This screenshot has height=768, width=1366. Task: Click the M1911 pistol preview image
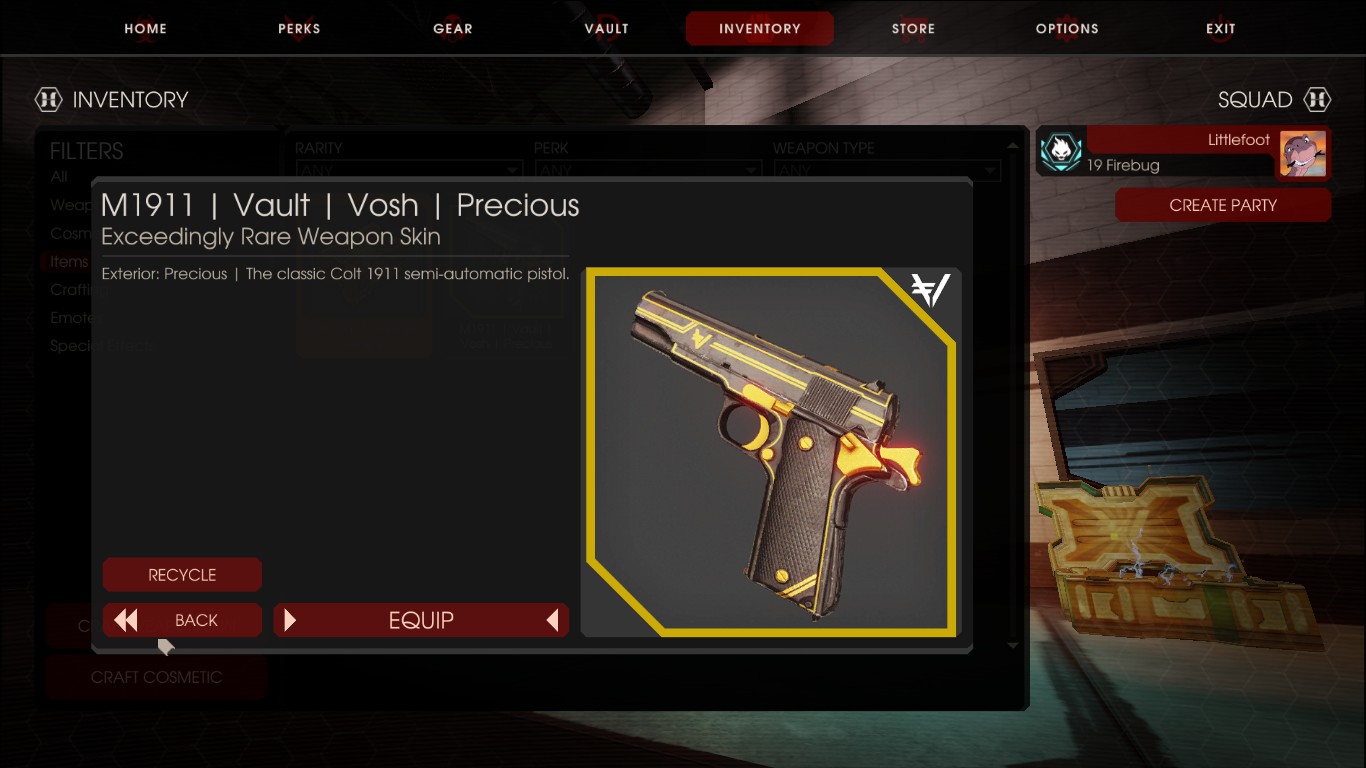coord(770,452)
